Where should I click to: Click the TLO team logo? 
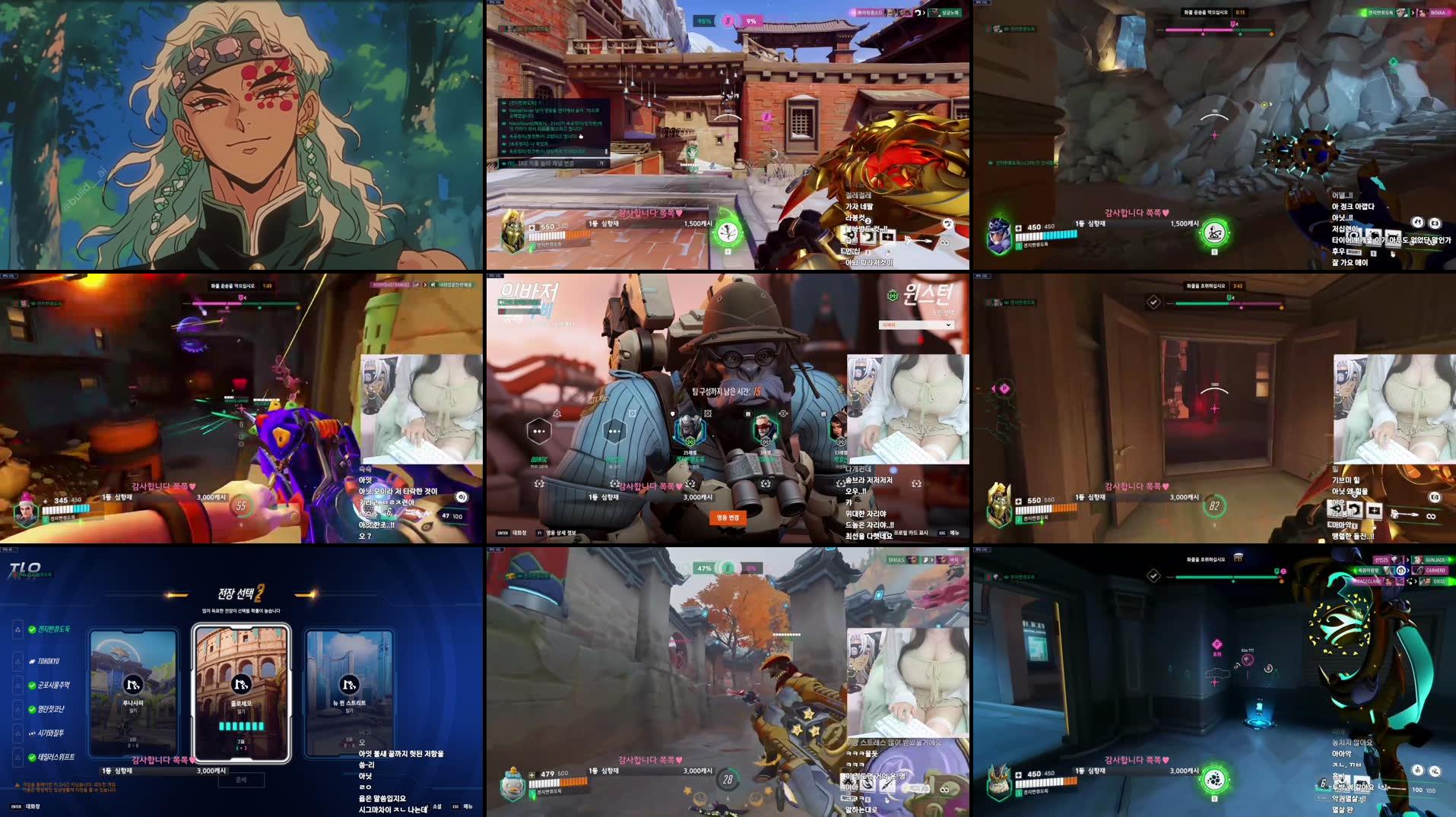(x=24, y=568)
